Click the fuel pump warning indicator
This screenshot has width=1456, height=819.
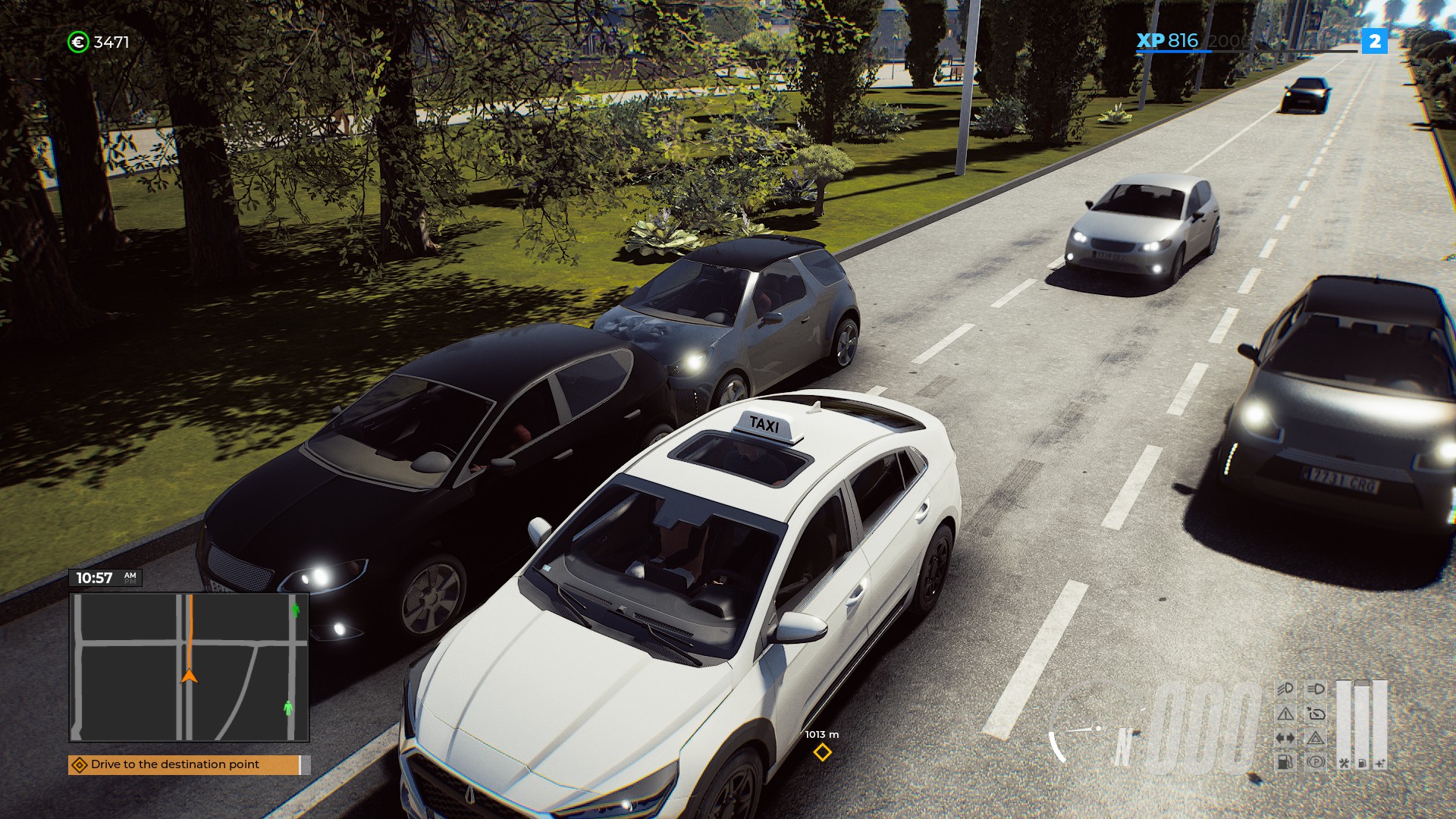(x=1285, y=762)
